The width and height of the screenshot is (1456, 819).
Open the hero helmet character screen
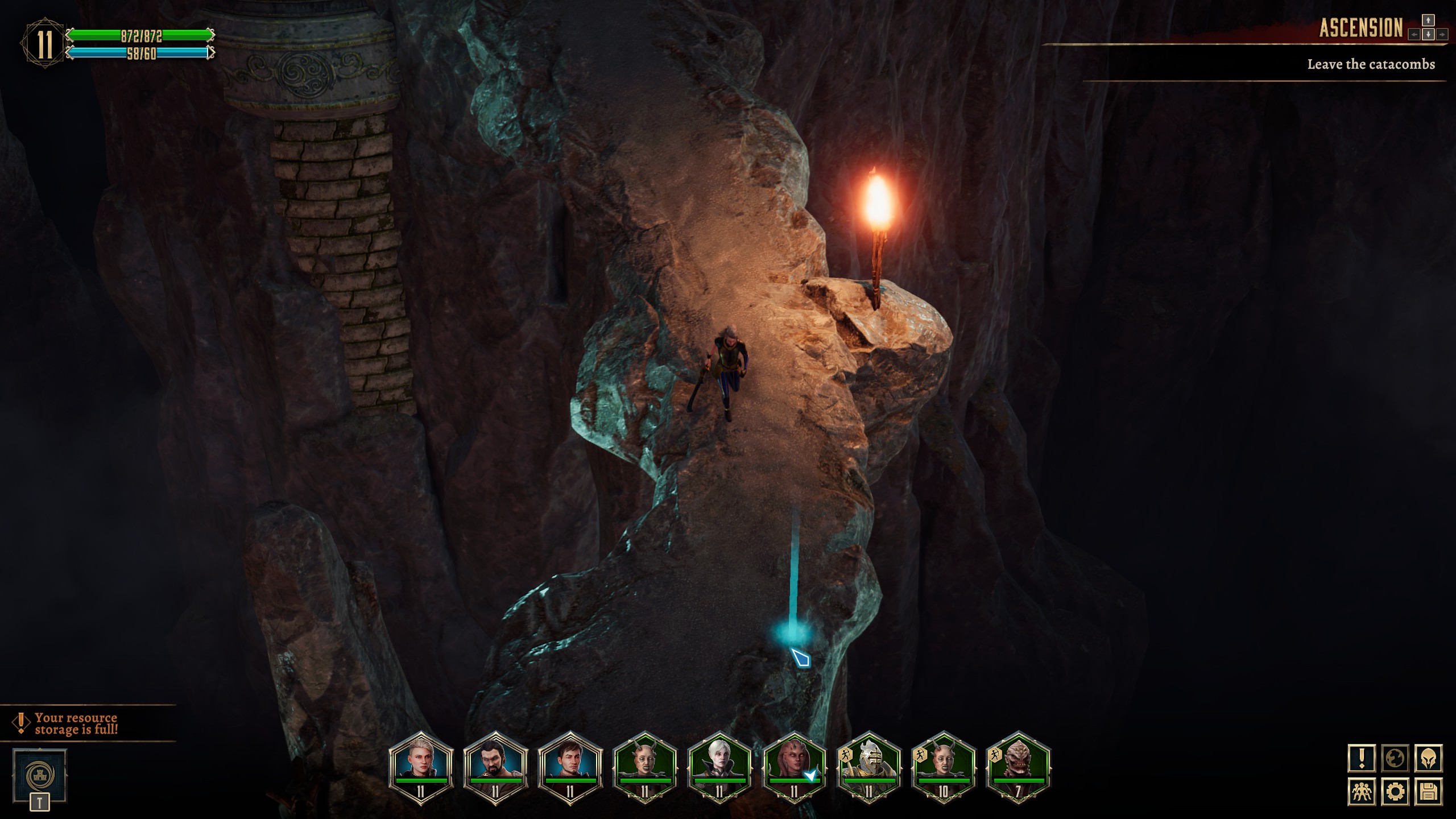pyautogui.click(x=1429, y=758)
